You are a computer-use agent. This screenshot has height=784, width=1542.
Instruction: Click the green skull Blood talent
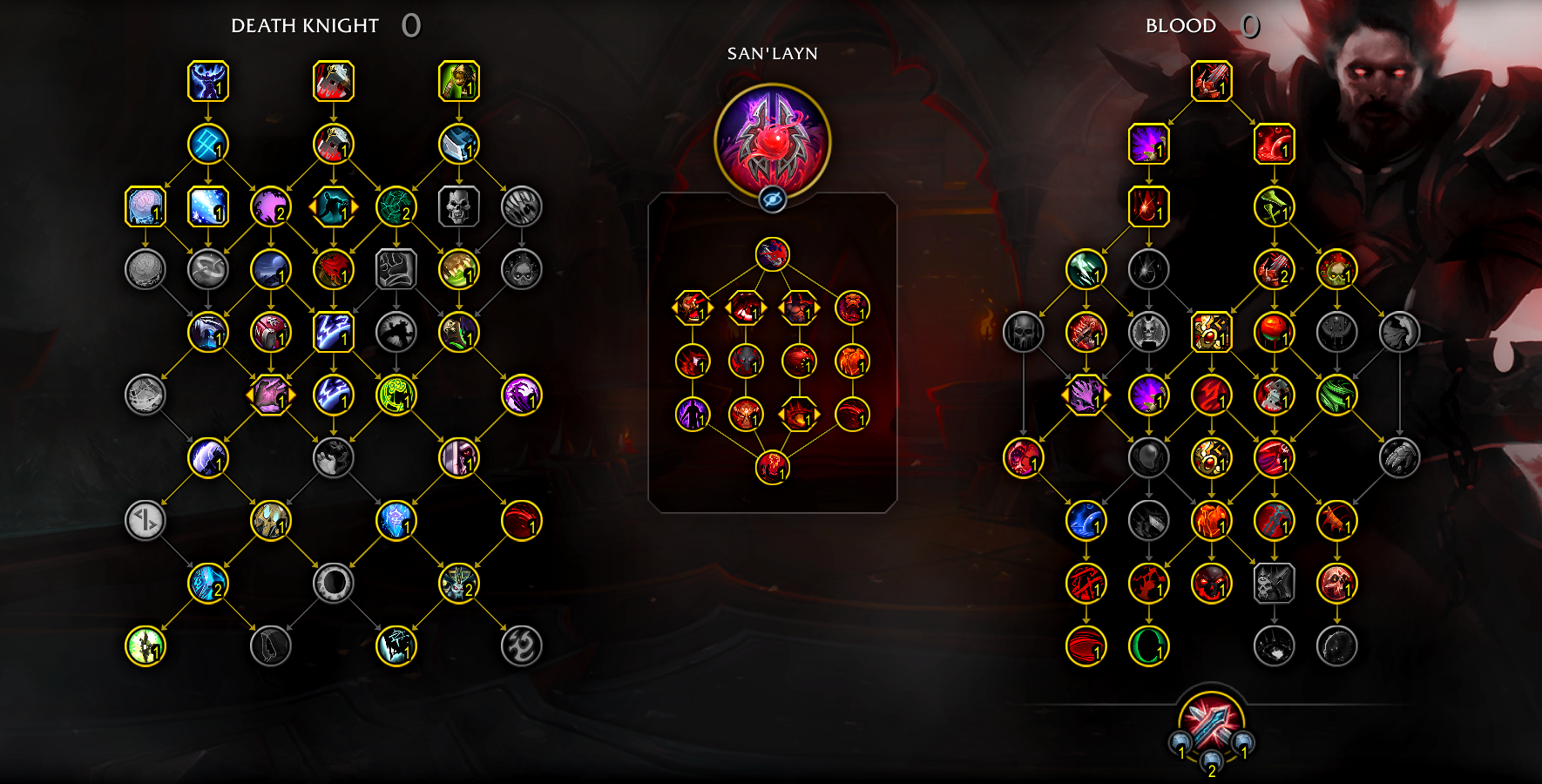[x=1337, y=269]
